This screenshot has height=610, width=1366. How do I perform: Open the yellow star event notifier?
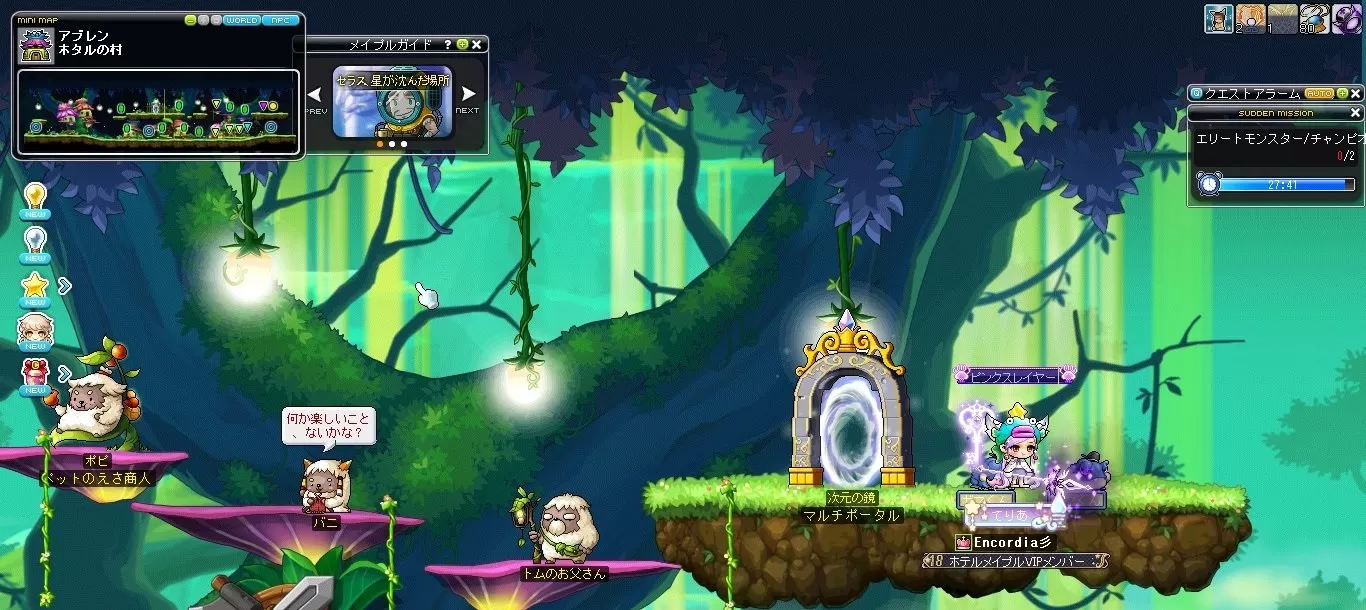point(35,286)
